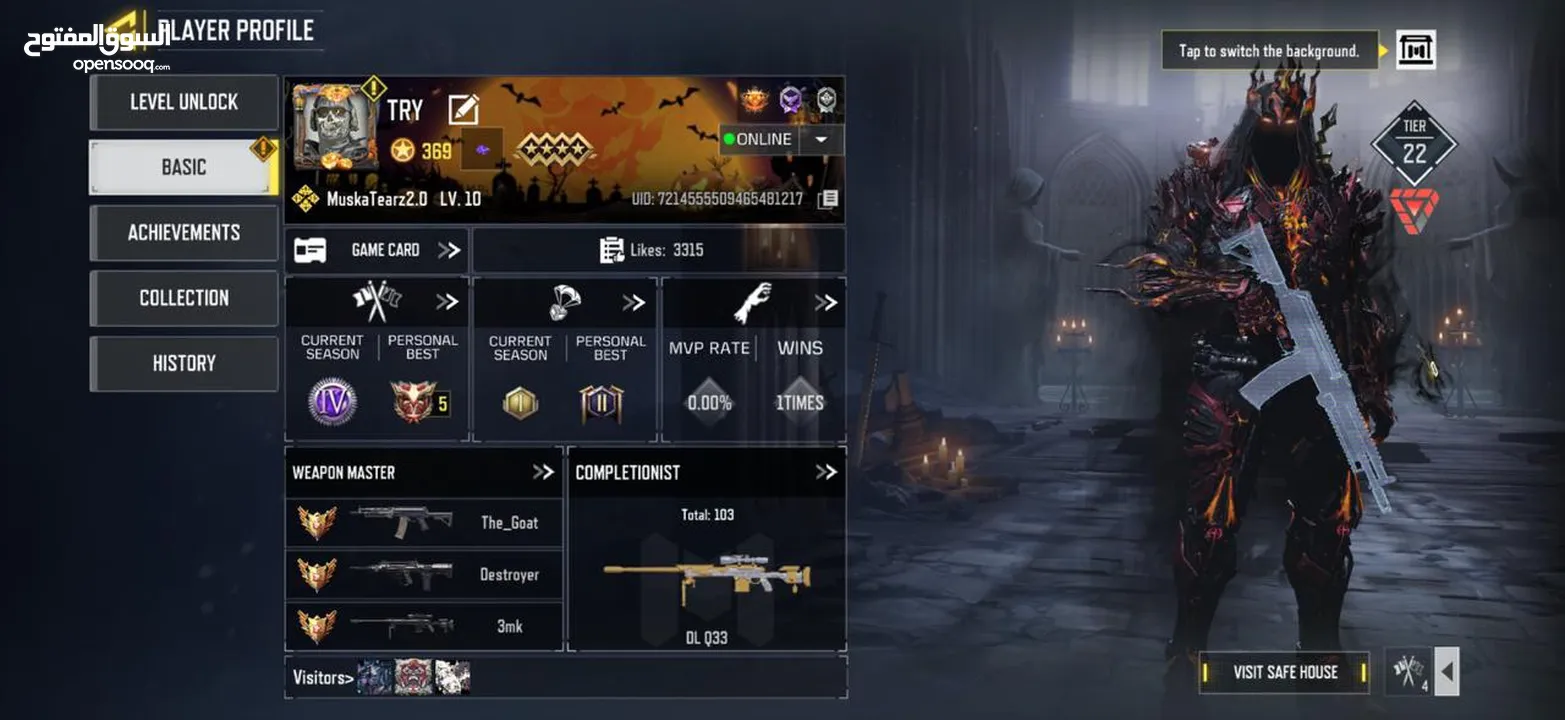Tap the background switch icon
The height and width of the screenshot is (720, 1565).
(x=1415, y=50)
